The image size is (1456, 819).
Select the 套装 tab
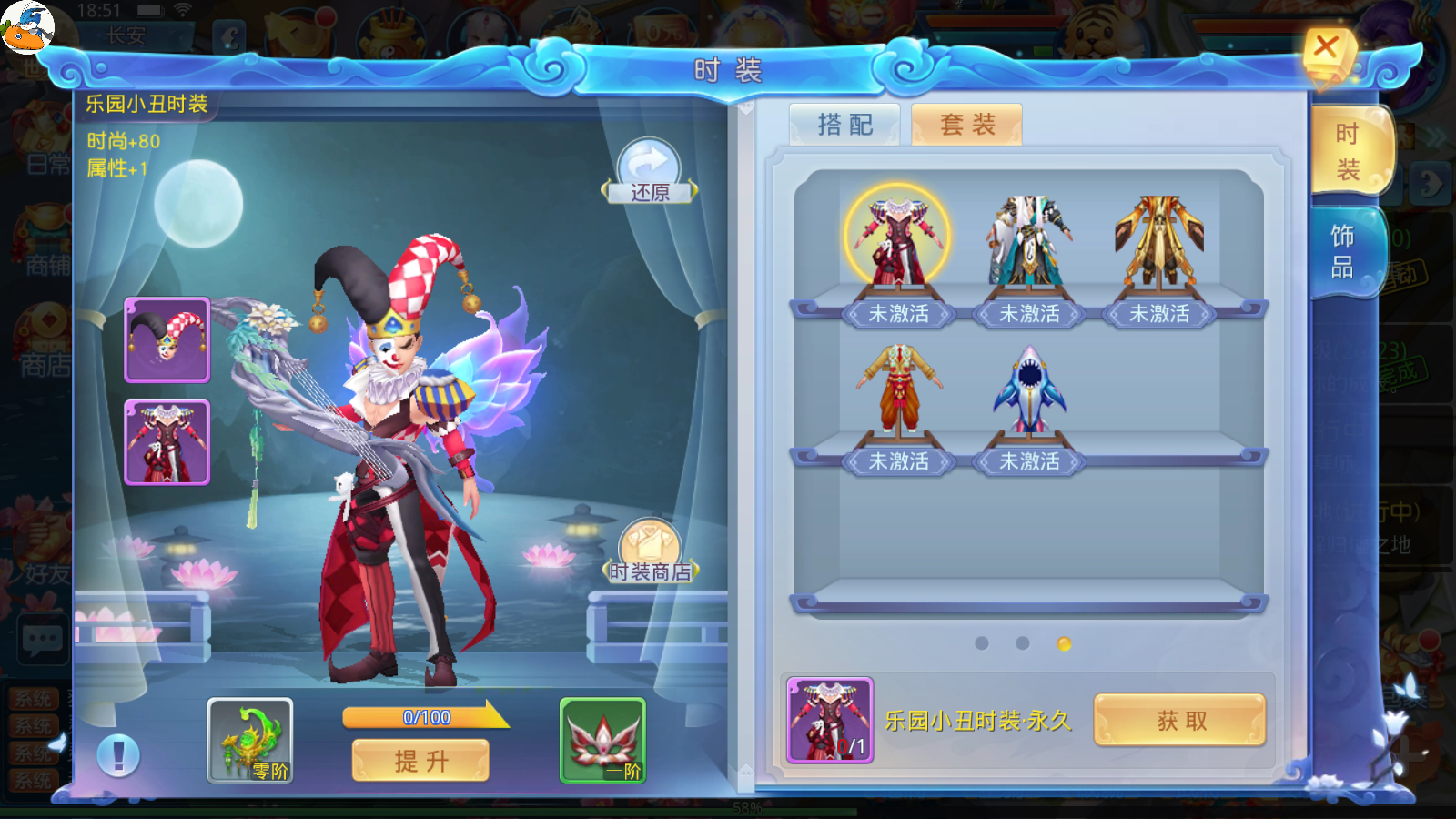click(966, 125)
